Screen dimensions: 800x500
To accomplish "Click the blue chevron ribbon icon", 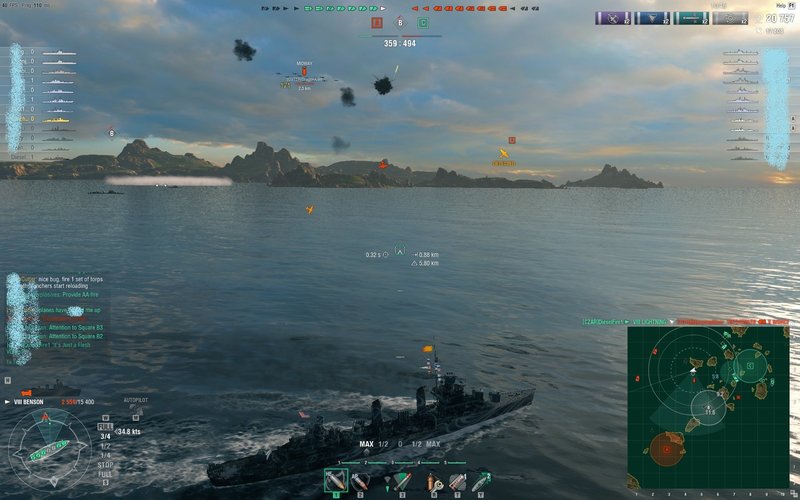I will point(651,18).
